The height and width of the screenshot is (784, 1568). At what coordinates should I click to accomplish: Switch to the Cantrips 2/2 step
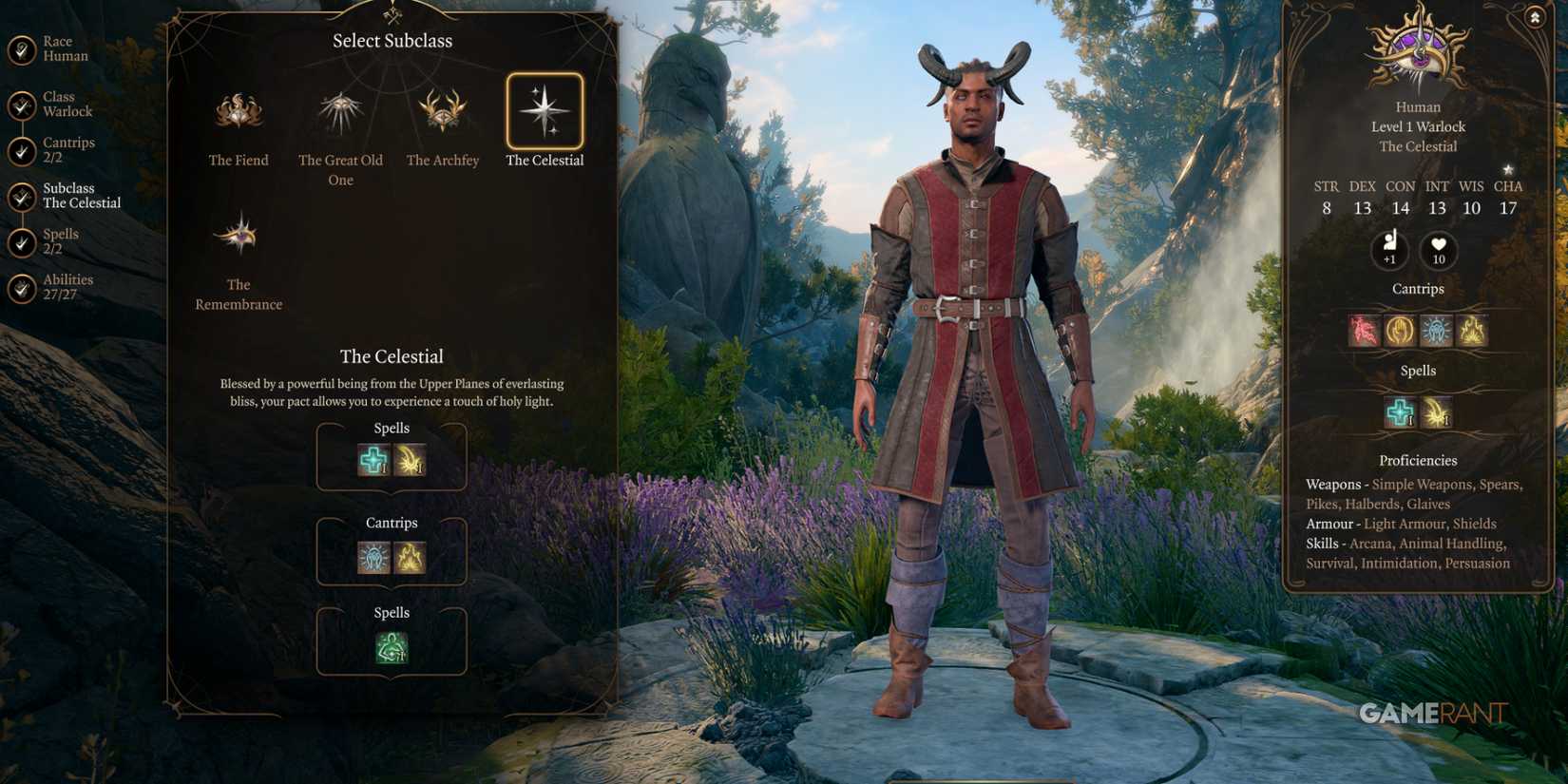(x=67, y=148)
